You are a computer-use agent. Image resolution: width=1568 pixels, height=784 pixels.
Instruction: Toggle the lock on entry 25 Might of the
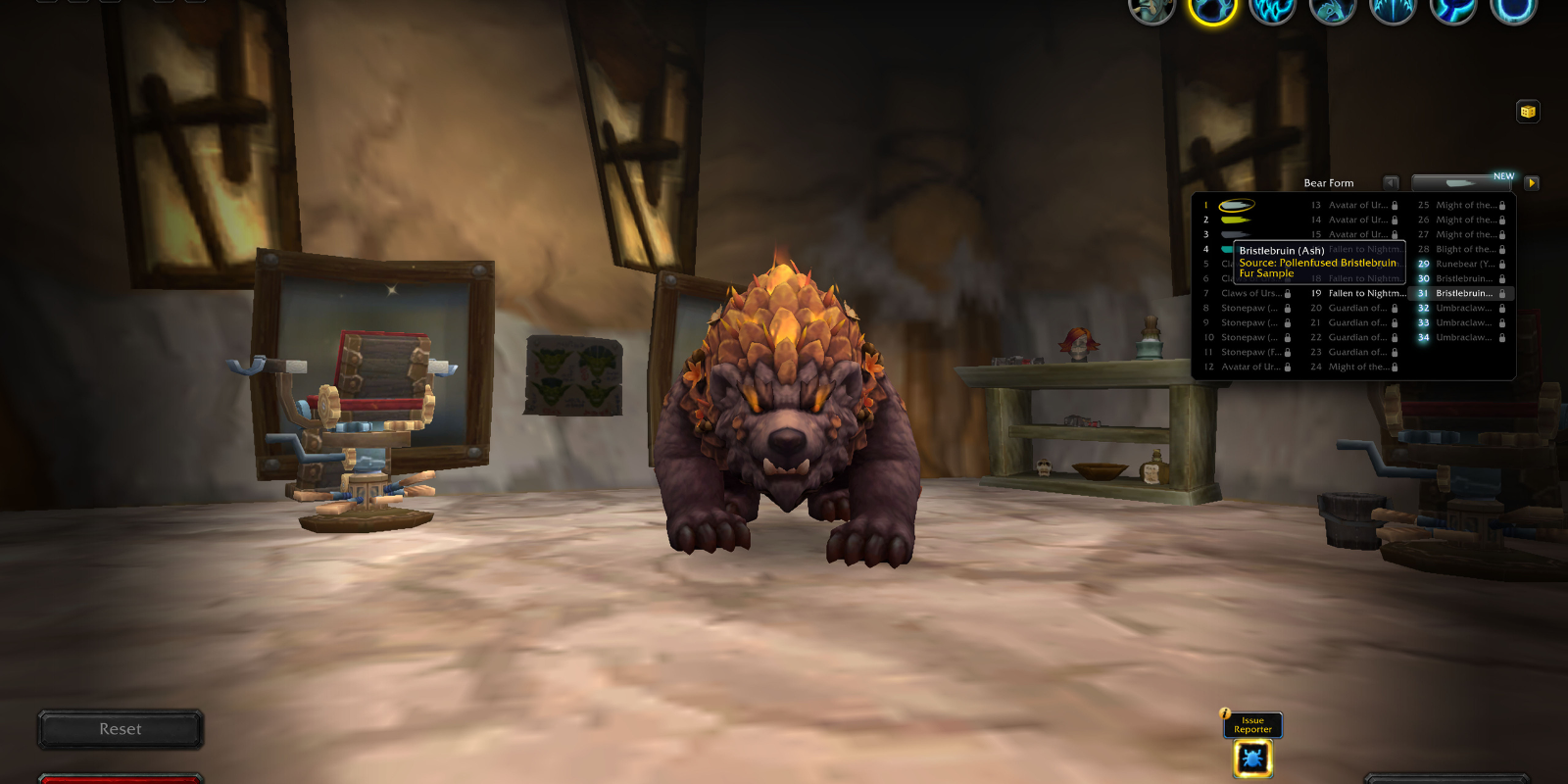[1502, 205]
